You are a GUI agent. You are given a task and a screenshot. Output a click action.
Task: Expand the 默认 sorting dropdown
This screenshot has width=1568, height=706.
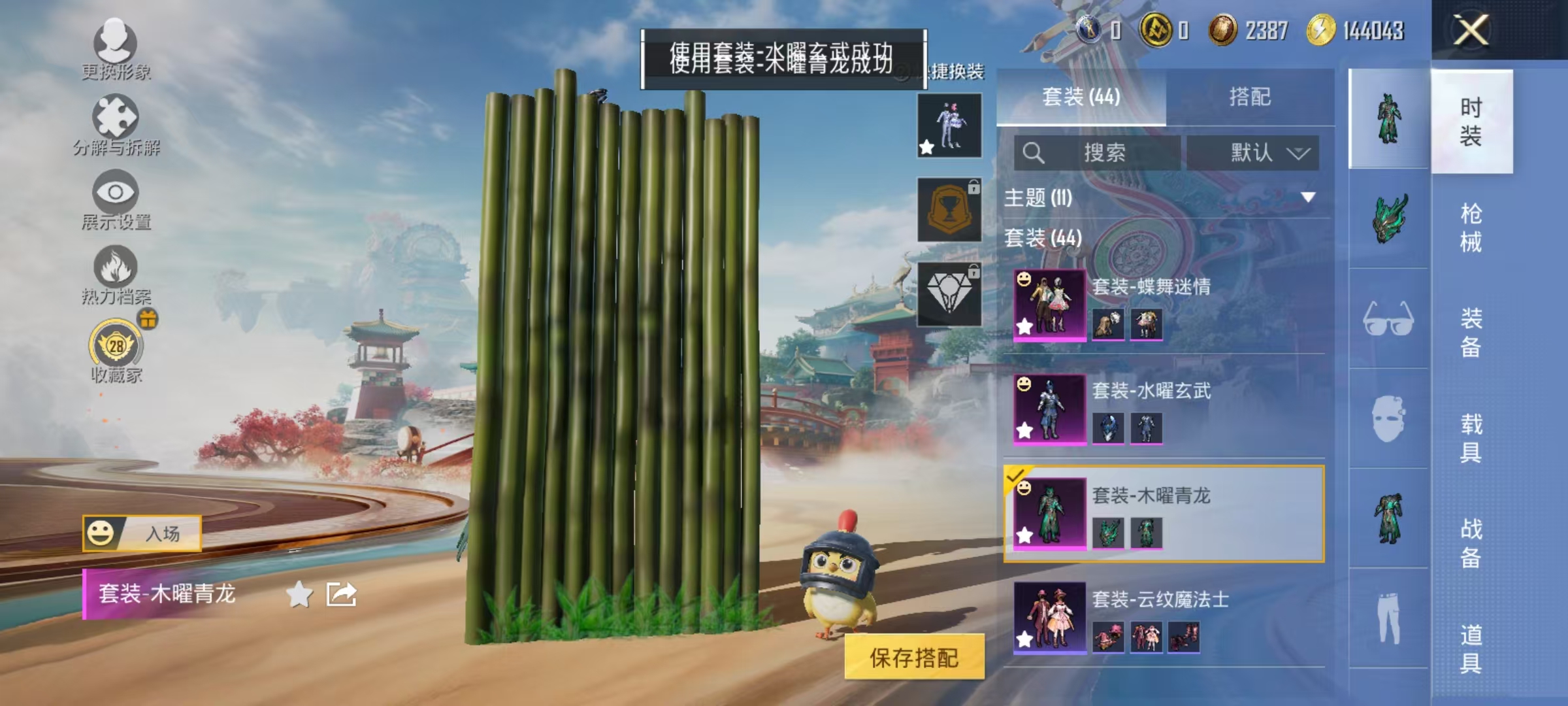point(1253,152)
